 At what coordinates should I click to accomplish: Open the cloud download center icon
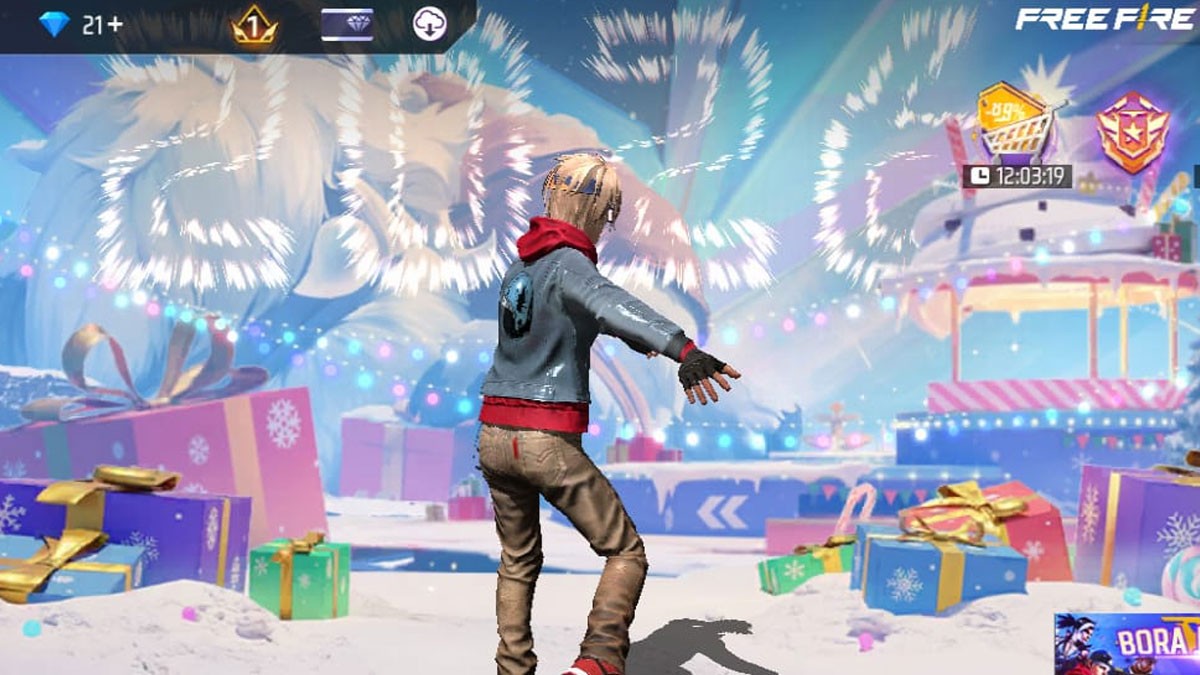430,25
